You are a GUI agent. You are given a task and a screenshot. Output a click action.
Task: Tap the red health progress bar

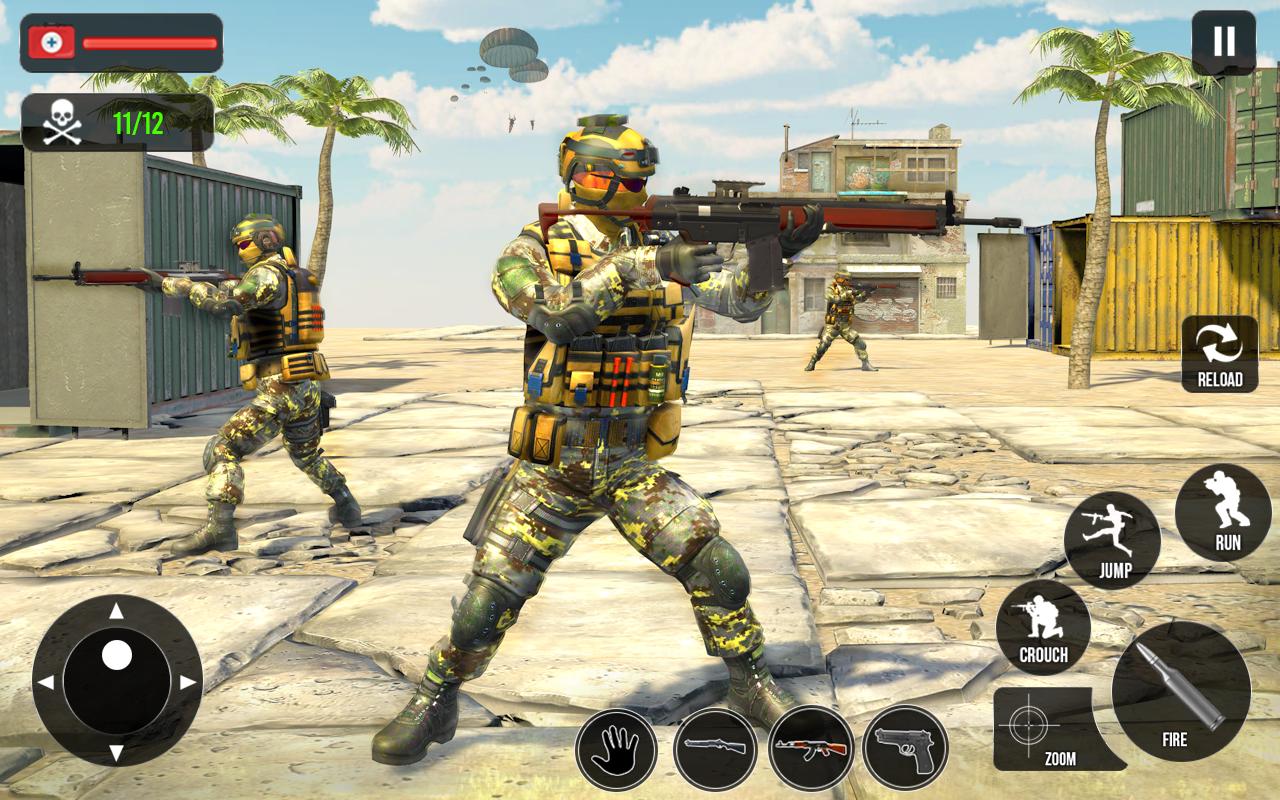(x=148, y=43)
